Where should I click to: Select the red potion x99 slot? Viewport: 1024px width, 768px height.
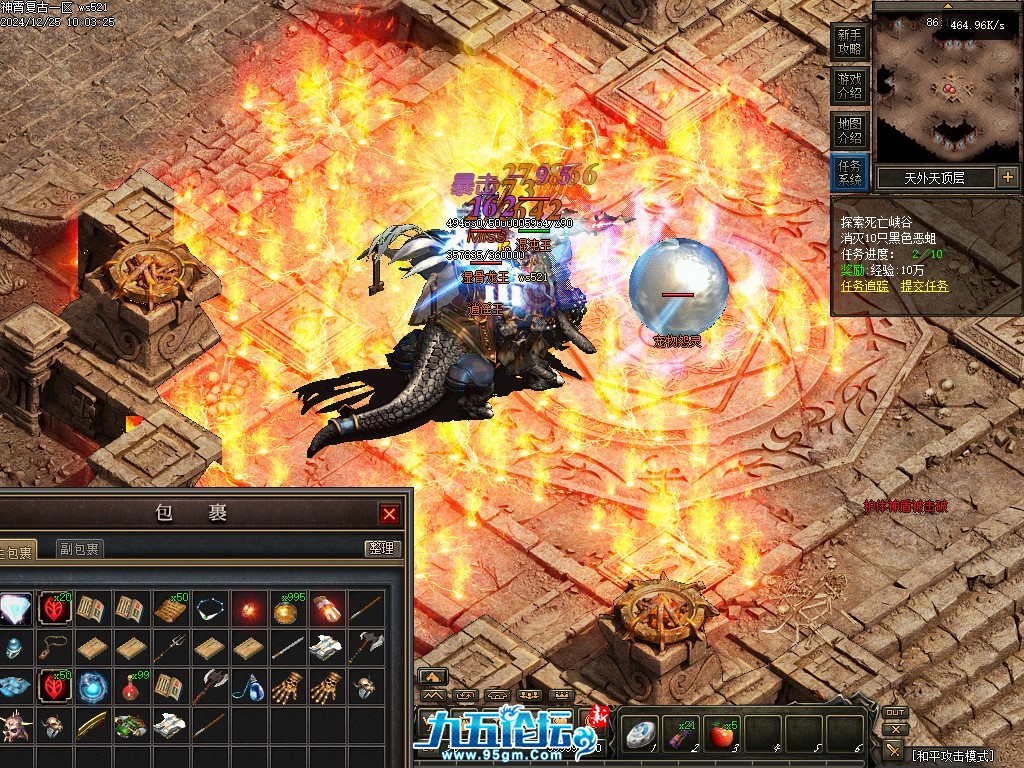tap(131, 687)
